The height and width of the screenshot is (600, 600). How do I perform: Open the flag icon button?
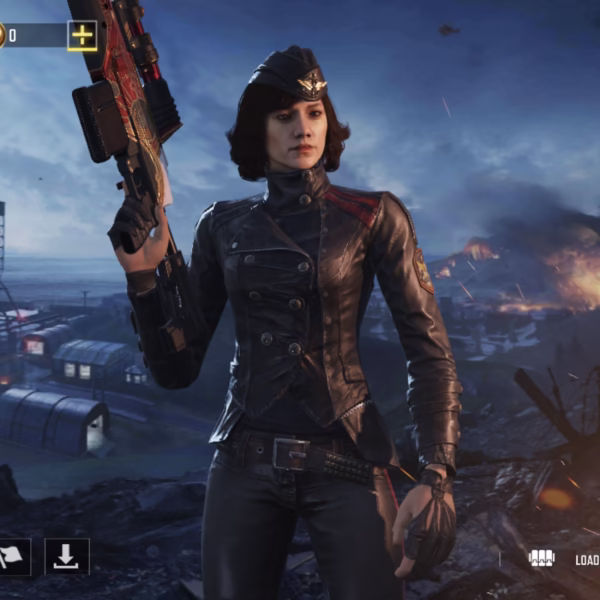coord(13,557)
